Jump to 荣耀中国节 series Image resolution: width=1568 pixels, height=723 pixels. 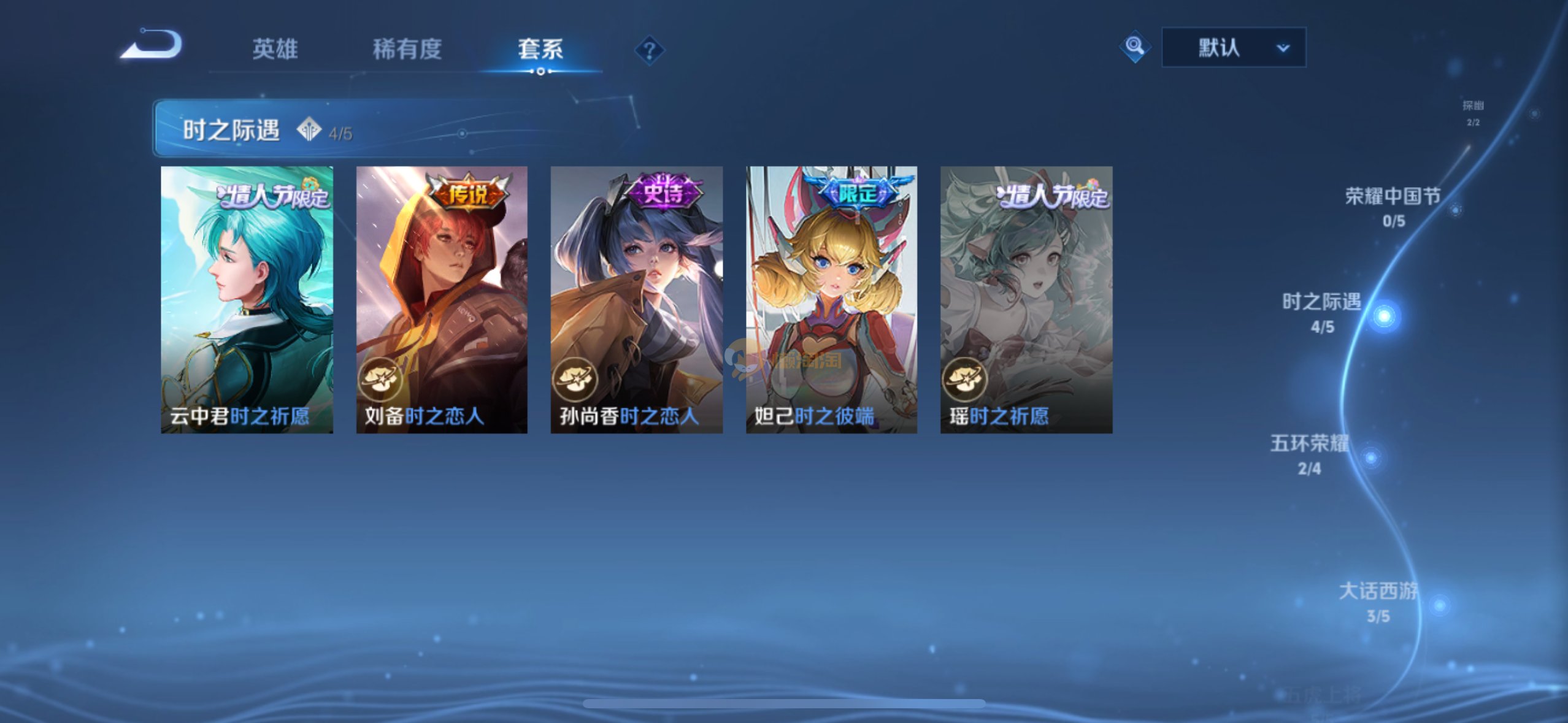pyautogui.click(x=1393, y=207)
